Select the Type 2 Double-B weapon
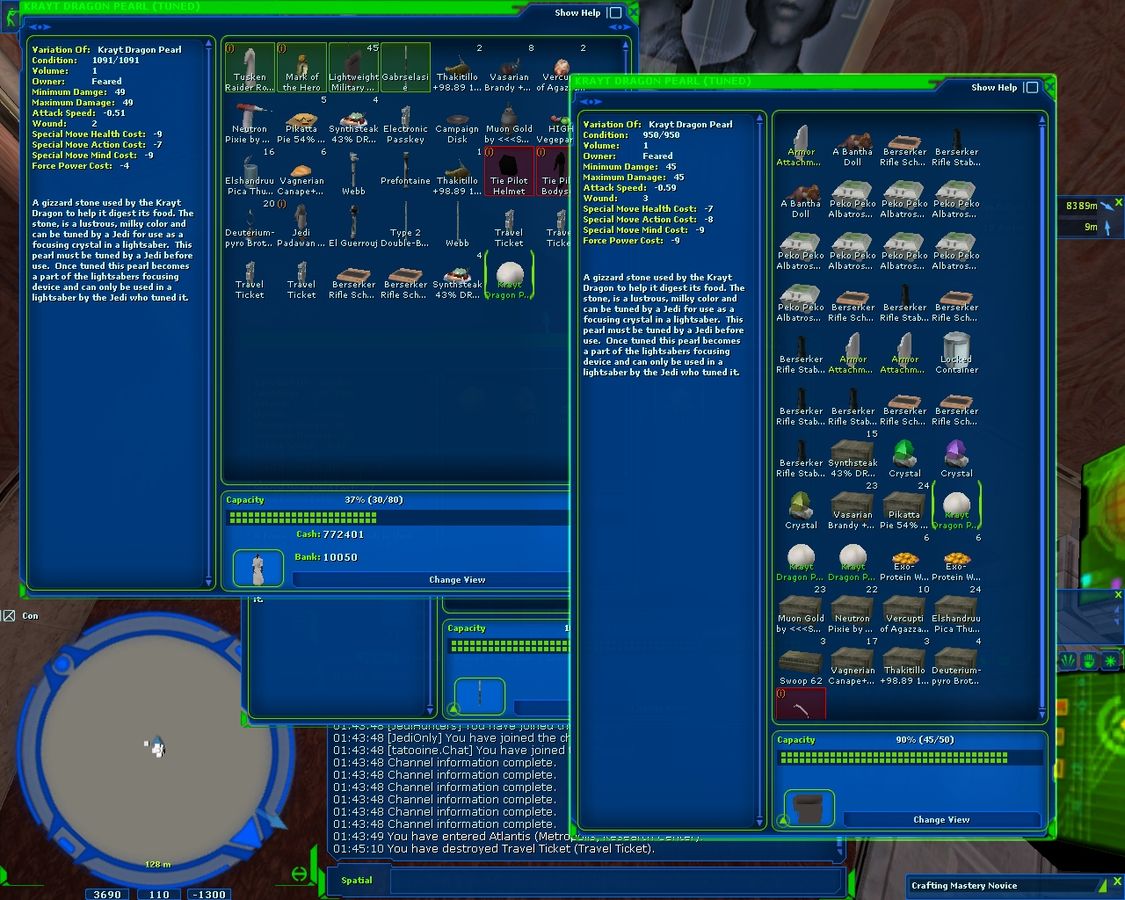 [x=405, y=223]
